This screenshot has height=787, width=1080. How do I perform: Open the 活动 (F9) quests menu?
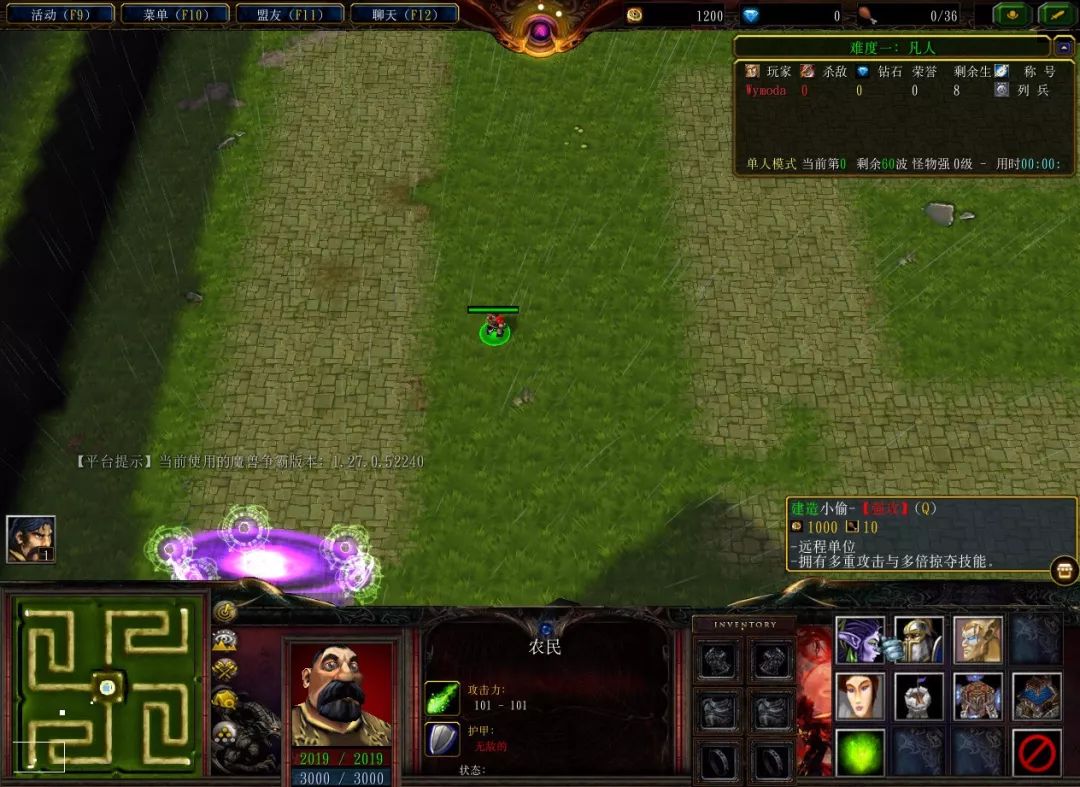(59, 15)
